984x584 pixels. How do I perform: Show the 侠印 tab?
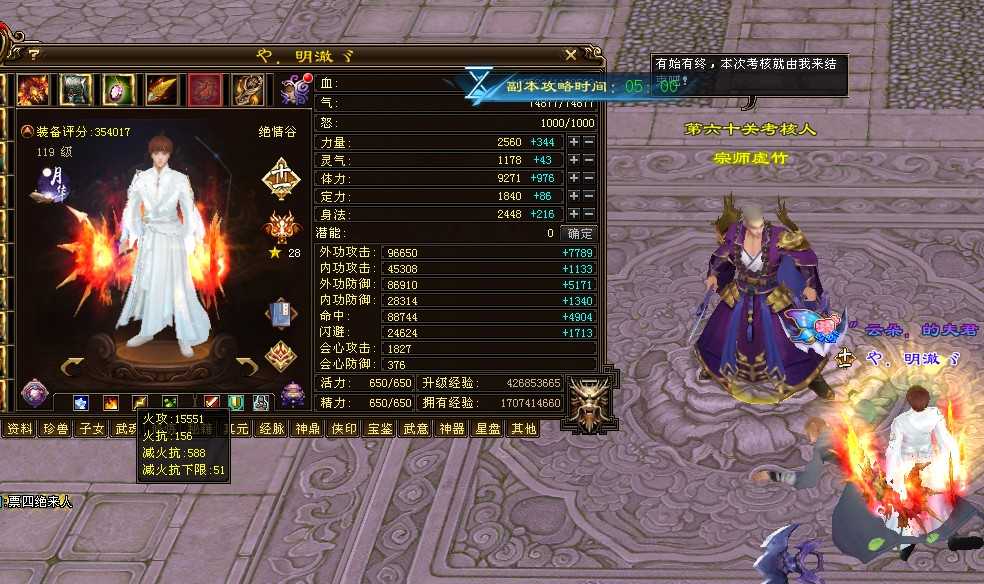tap(343, 429)
